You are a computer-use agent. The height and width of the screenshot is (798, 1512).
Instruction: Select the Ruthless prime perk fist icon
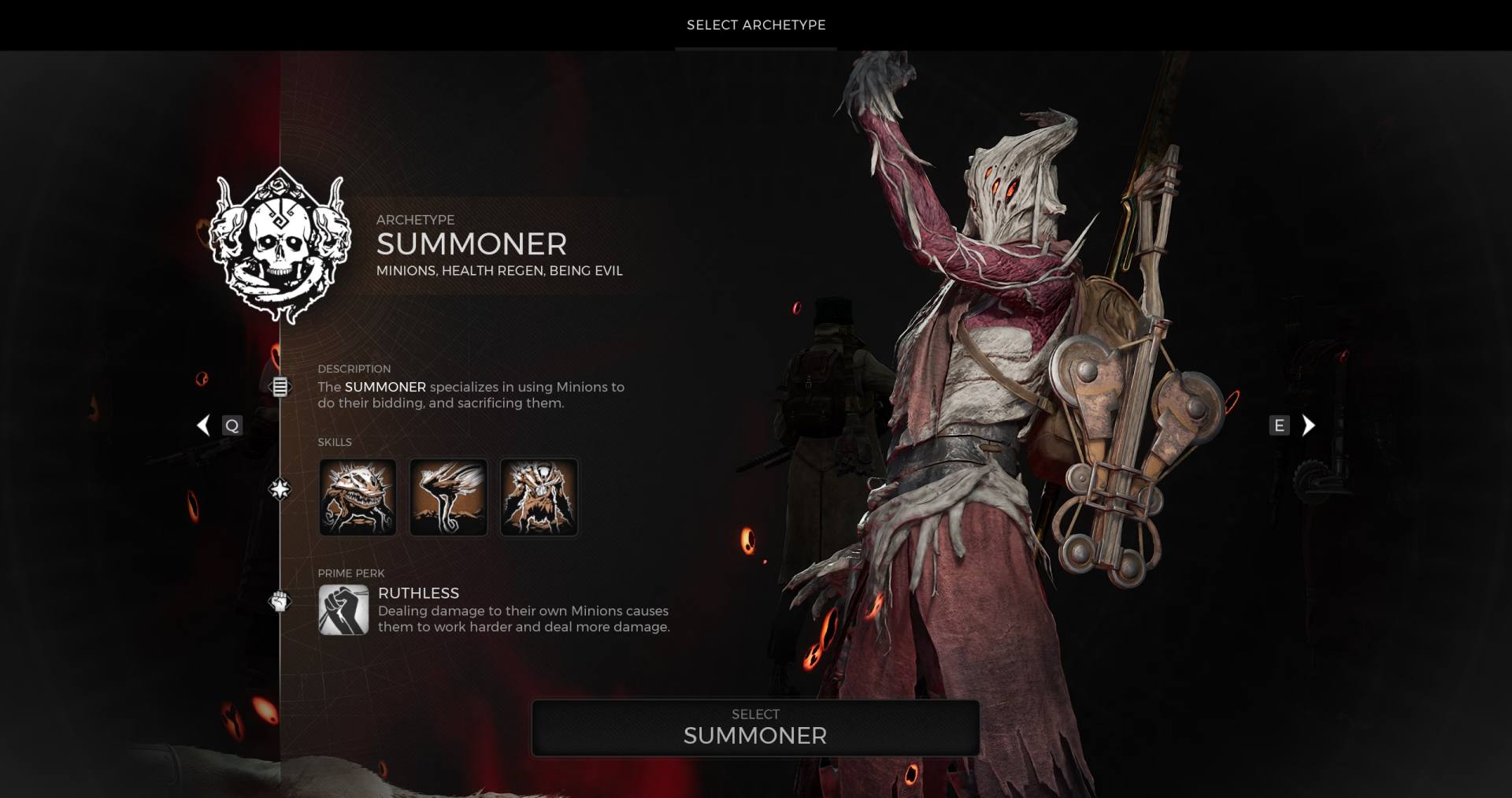coord(343,610)
